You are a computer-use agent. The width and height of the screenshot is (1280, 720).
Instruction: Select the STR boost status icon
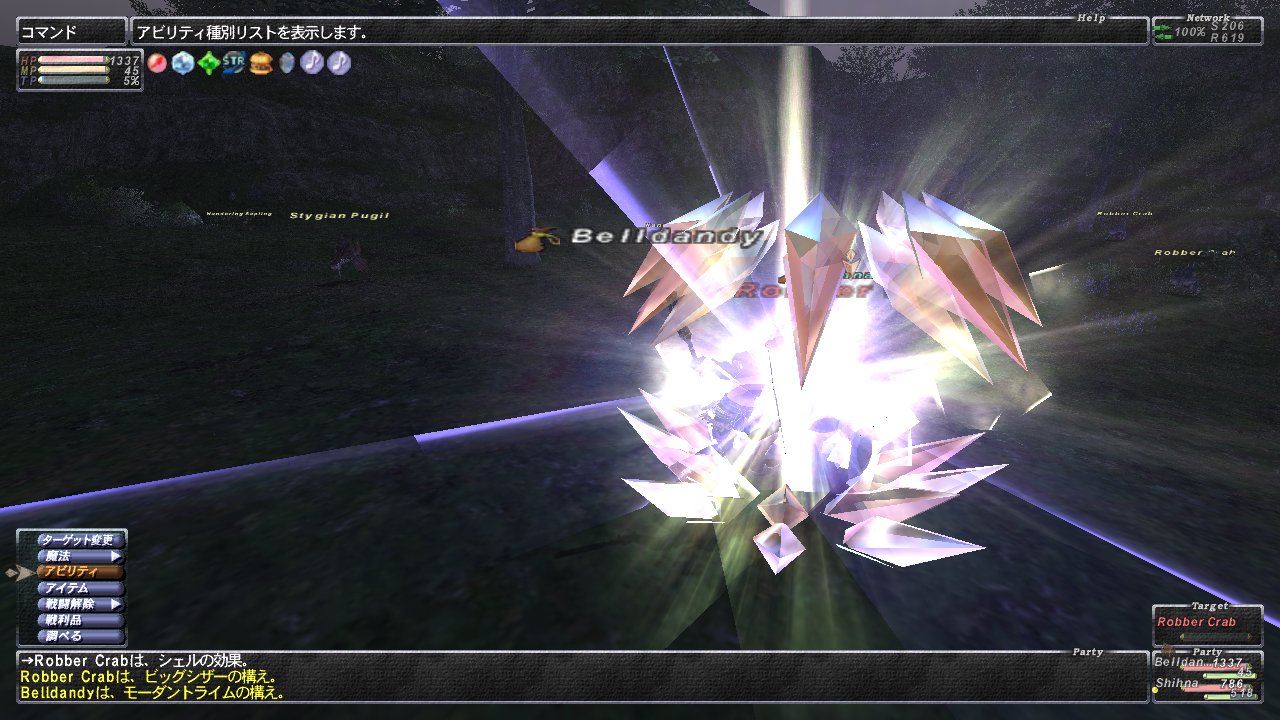[x=234, y=63]
